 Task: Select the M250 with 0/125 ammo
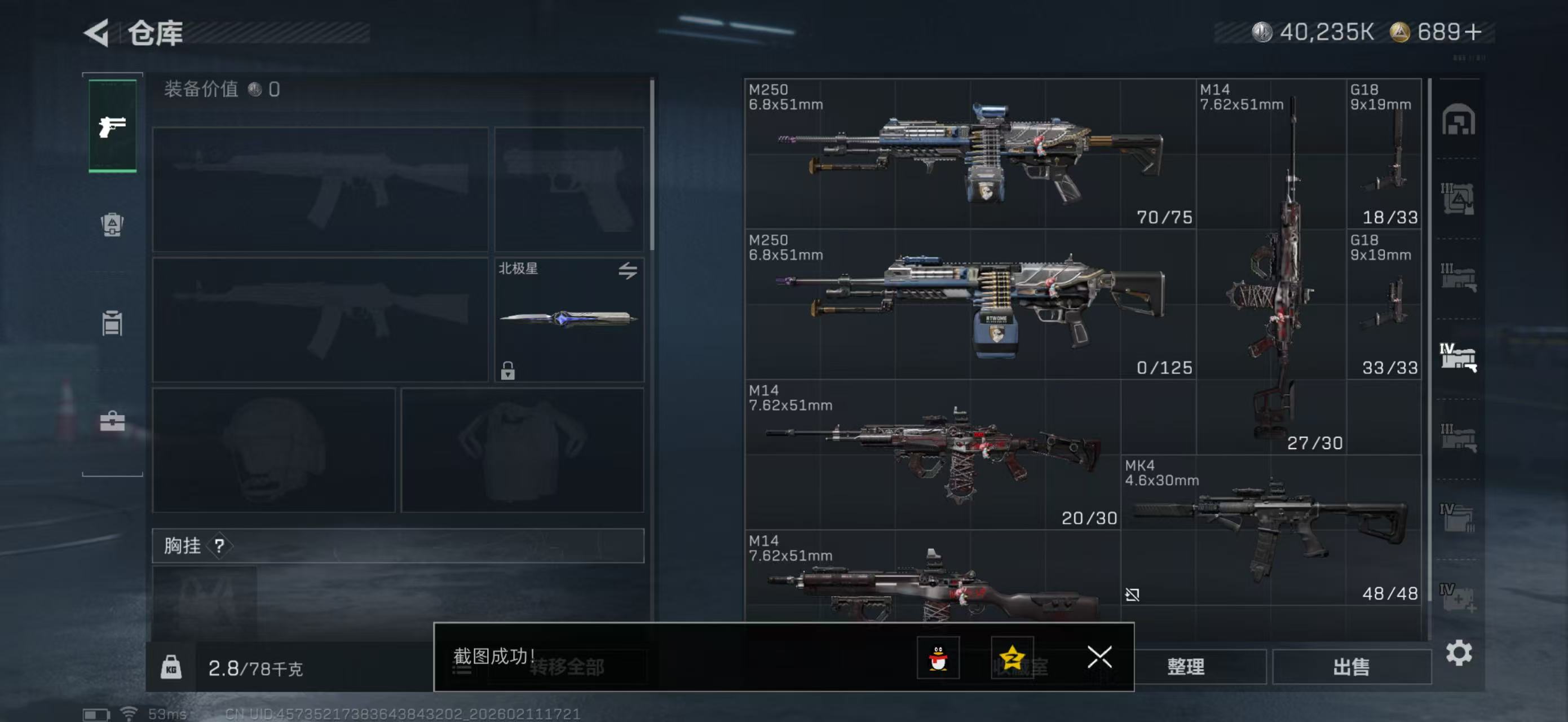coord(970,305)
